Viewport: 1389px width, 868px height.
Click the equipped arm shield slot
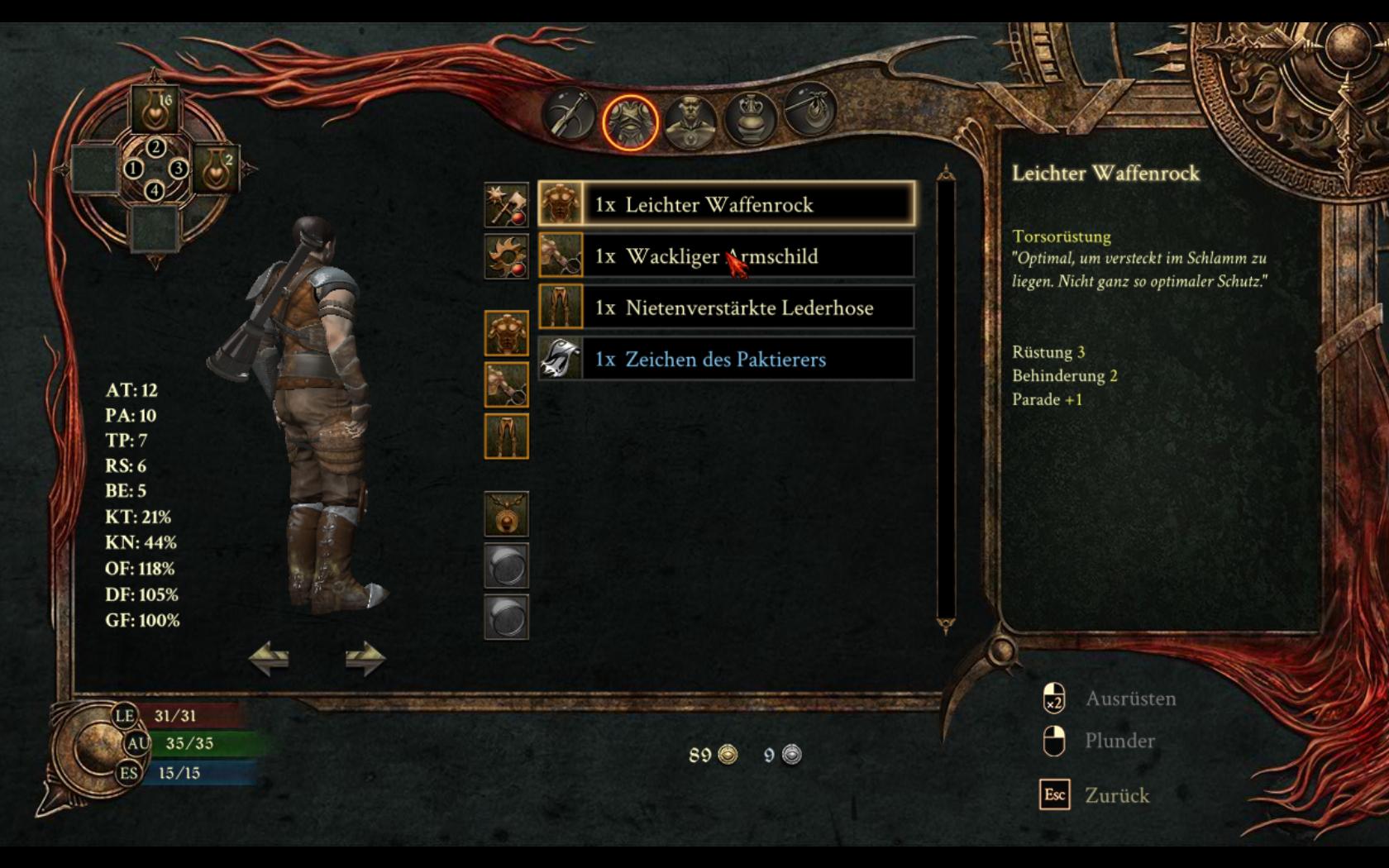coord(506,384)
